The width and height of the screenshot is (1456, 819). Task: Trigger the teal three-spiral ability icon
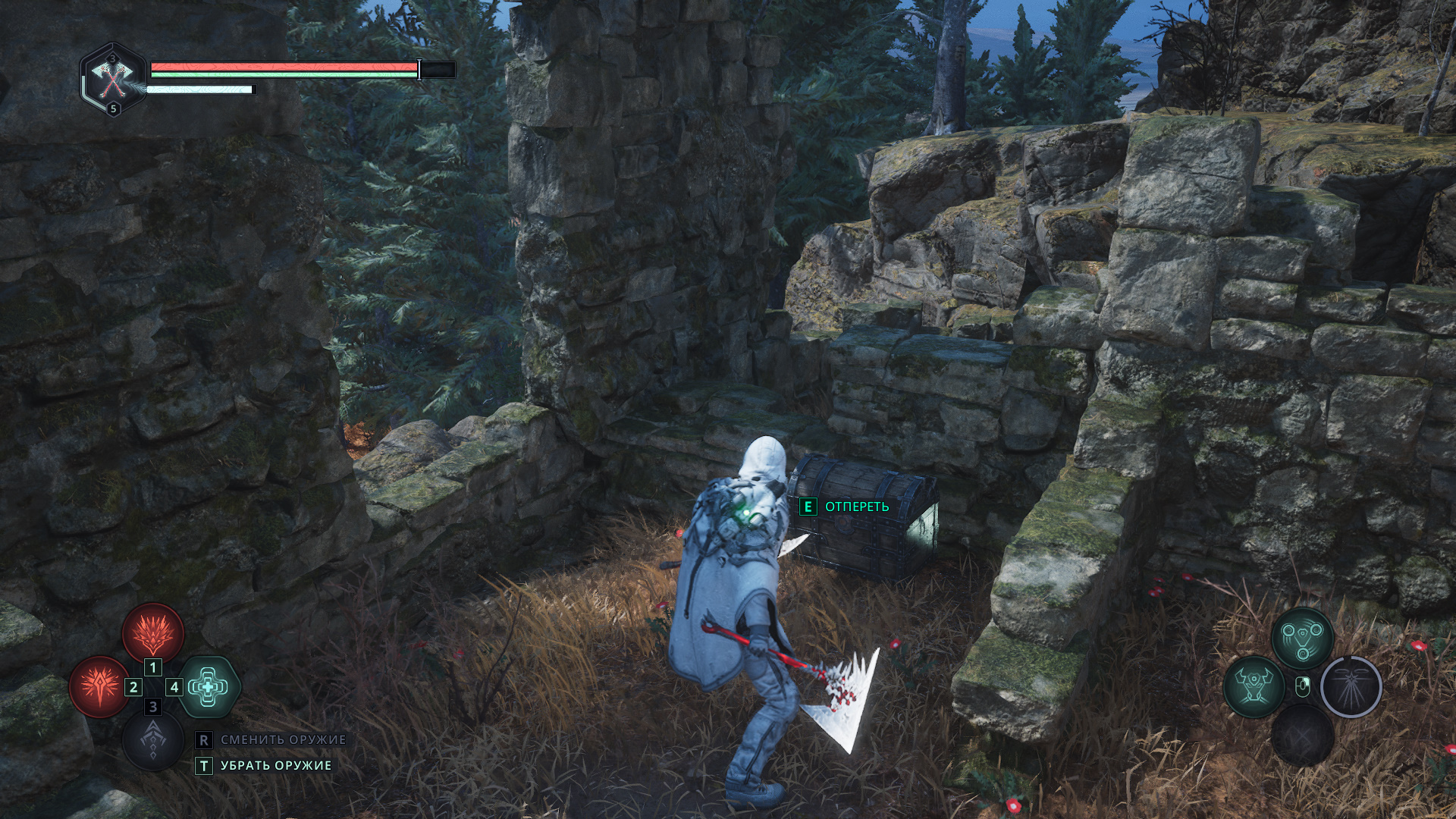pos(1302,637)
